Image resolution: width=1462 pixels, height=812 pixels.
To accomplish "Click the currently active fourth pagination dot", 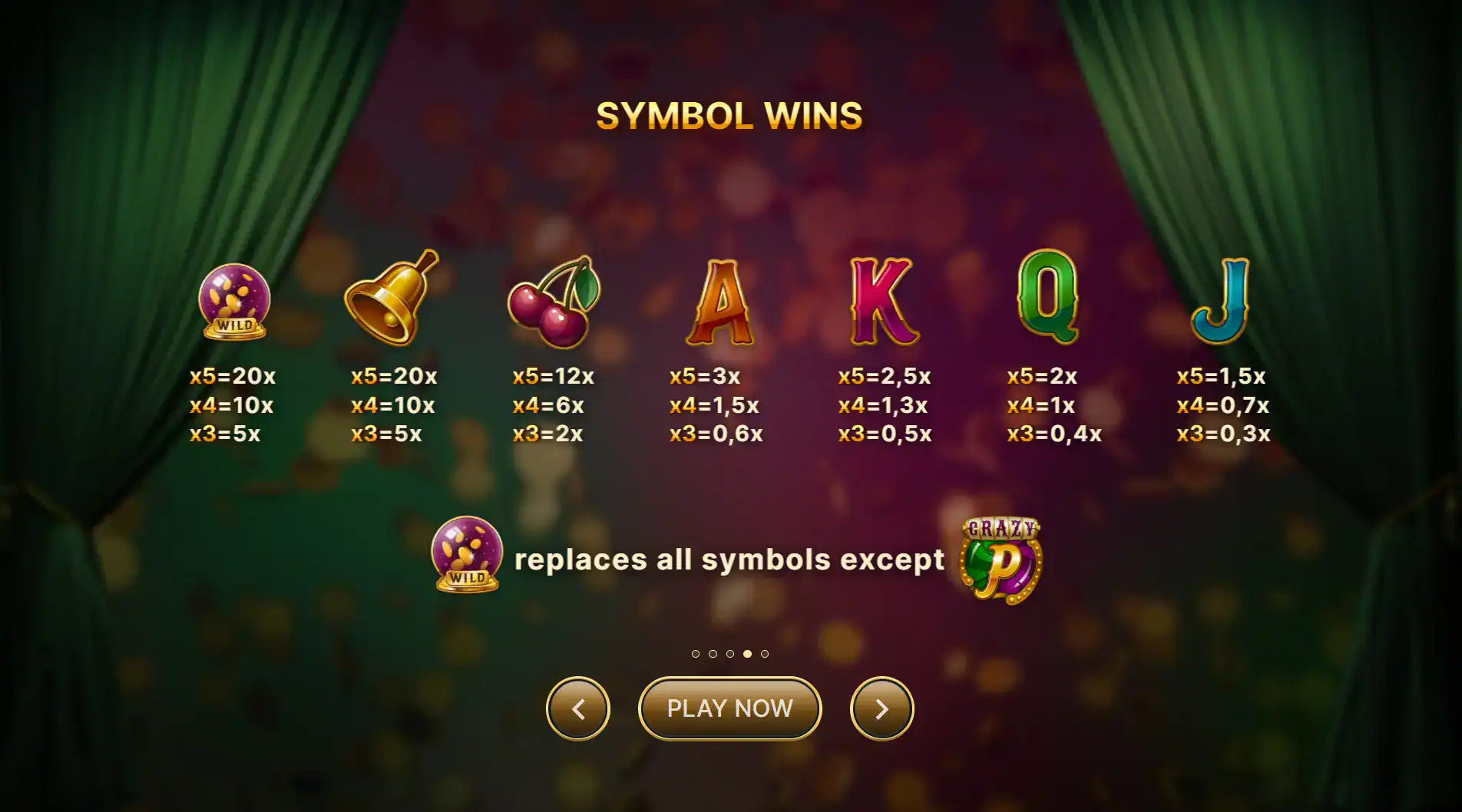I will 748,654.
